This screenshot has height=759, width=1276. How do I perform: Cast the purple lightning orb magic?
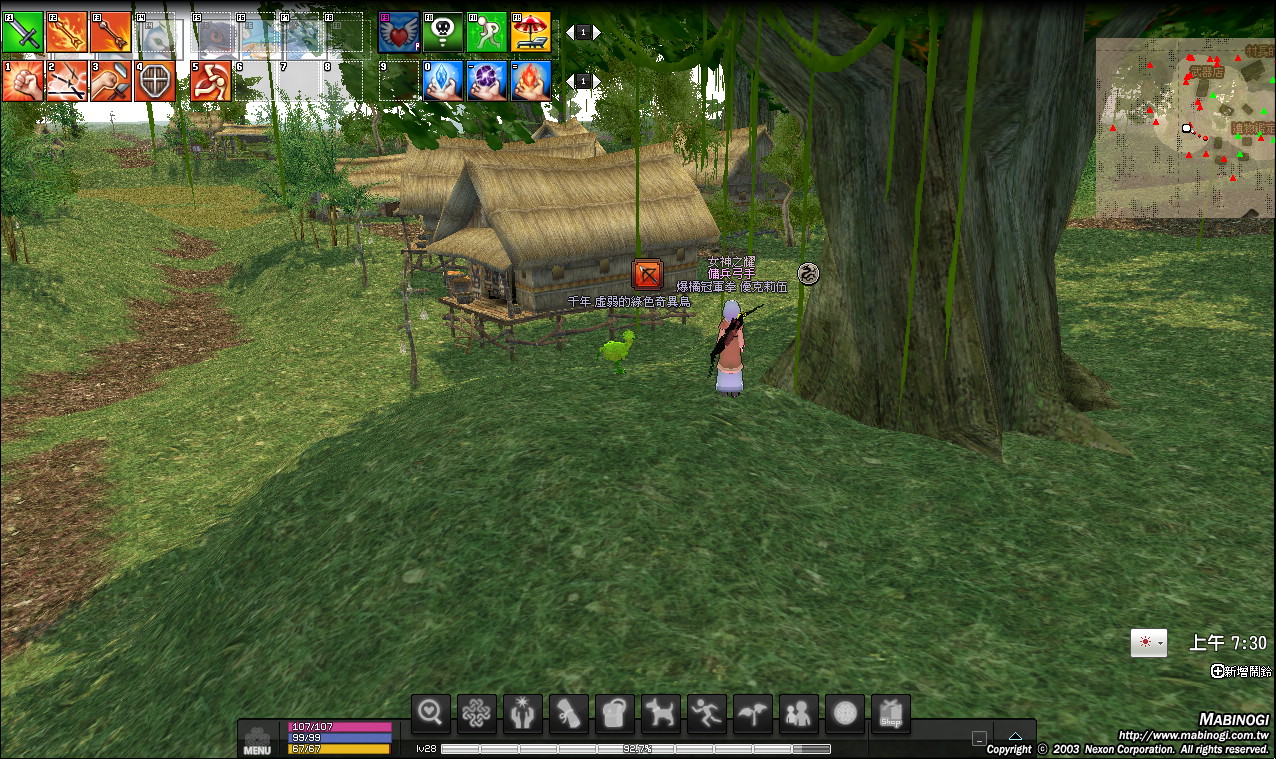click(487, 81)
